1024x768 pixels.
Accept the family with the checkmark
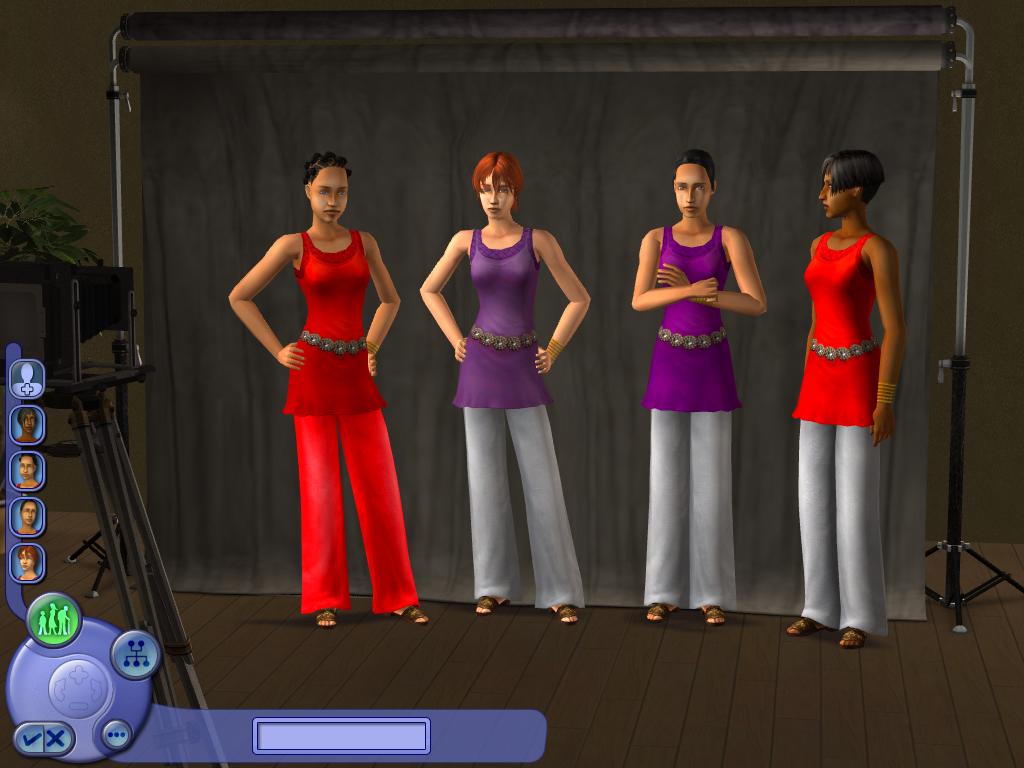(31, 739)
